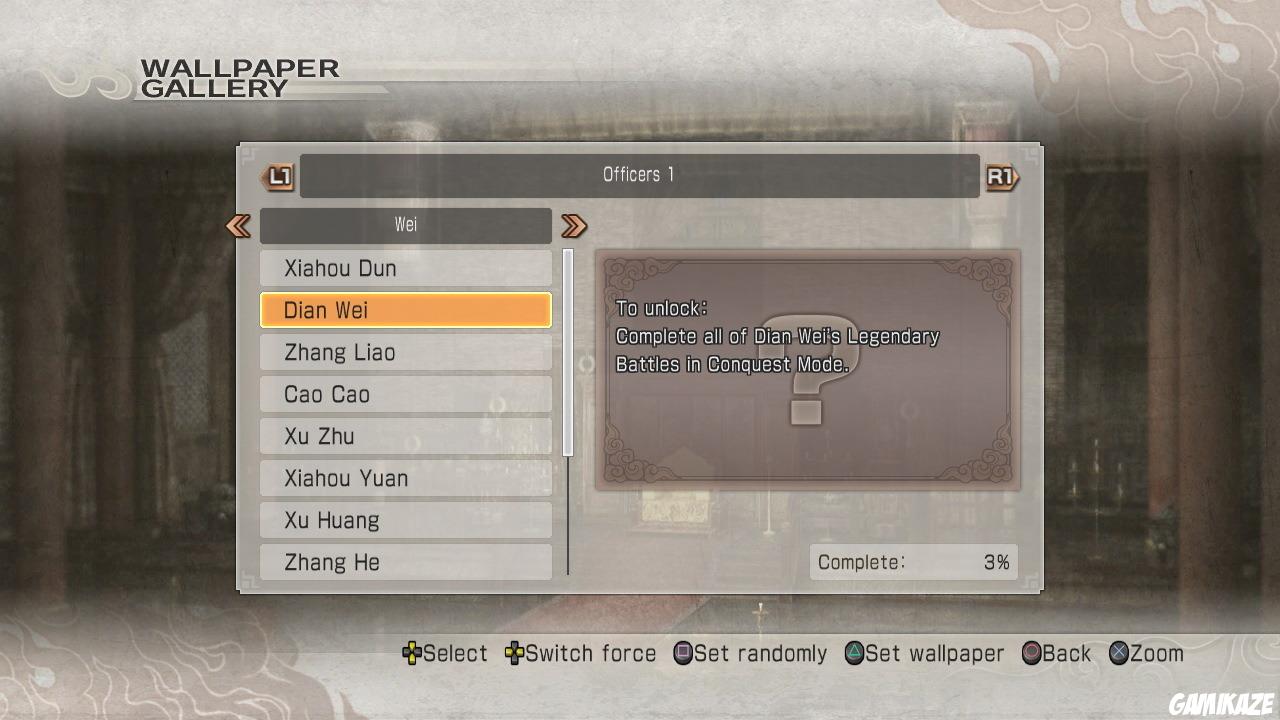Click the R1 shoulder button icon
The width and height of the screenshot is (1280, 720).
coord(1001,175)
